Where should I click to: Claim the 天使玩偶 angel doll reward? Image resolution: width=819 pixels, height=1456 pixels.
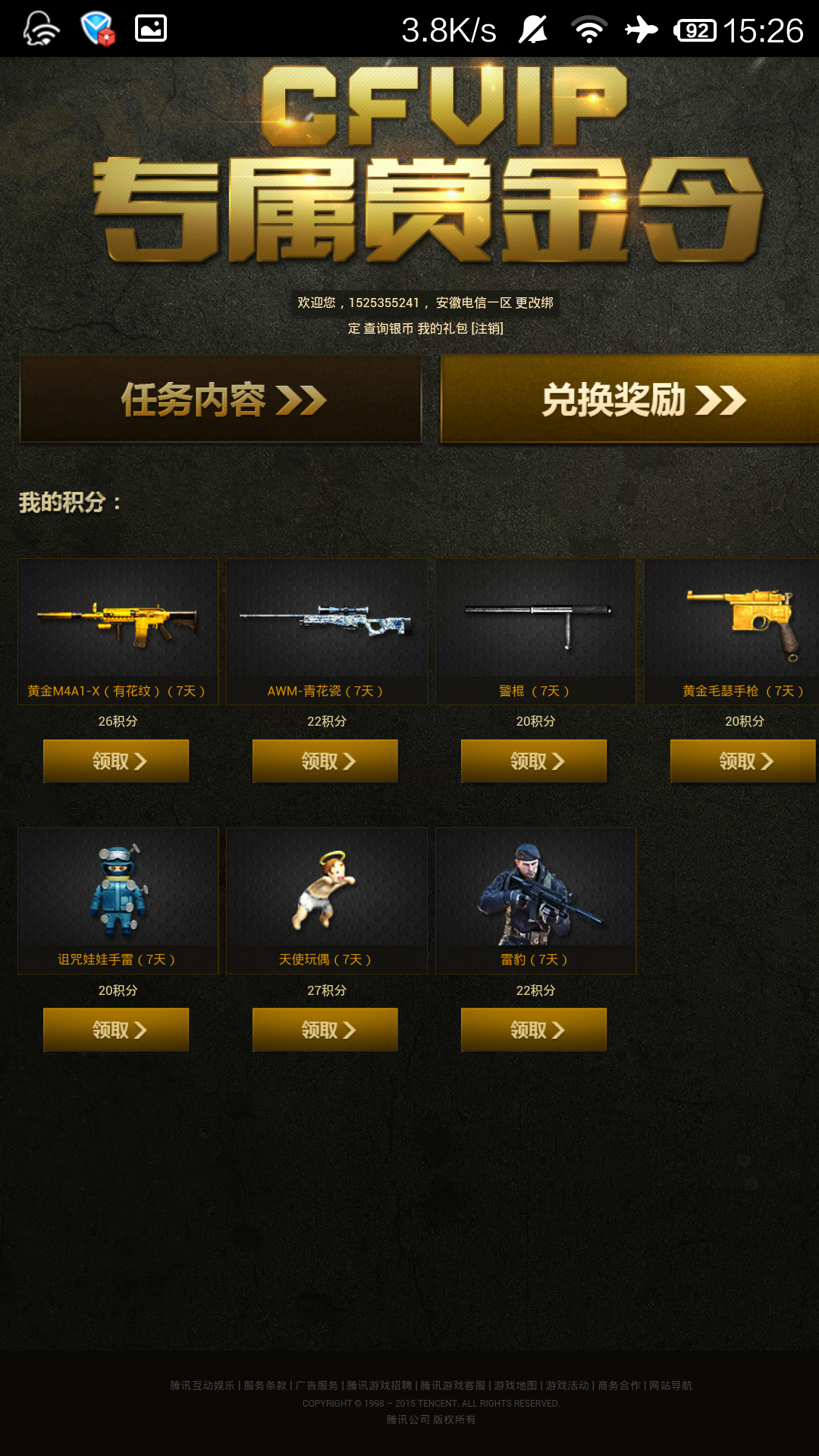click(325, 1030)
